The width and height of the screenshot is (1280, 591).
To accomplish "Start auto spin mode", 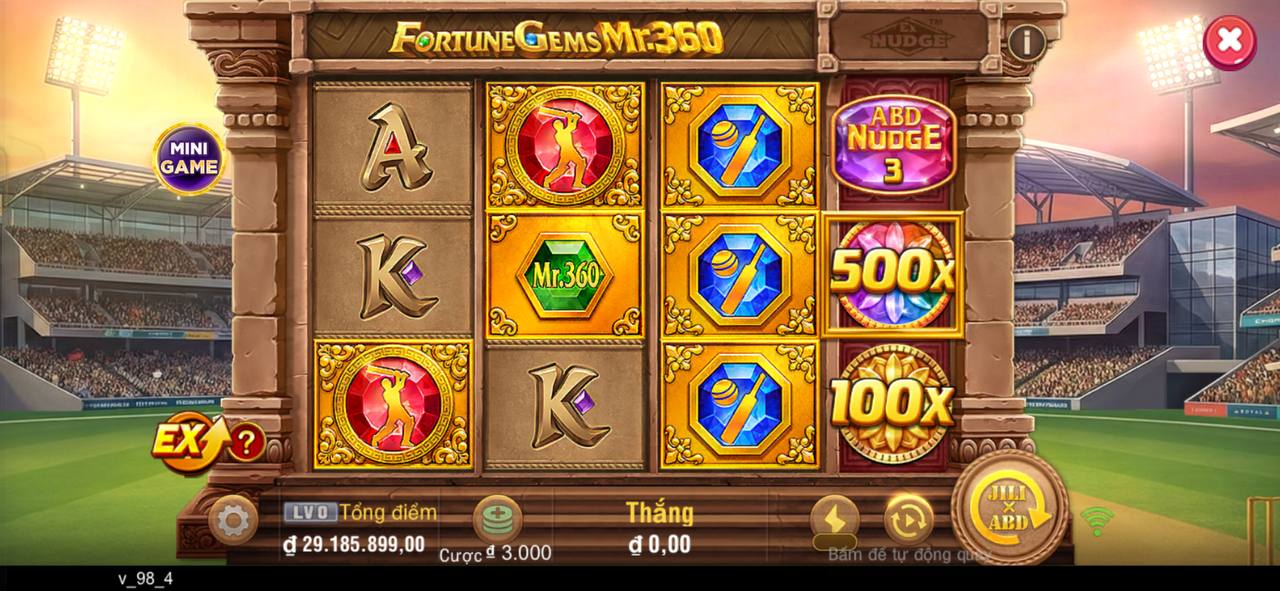I will [x=908, y=519].
